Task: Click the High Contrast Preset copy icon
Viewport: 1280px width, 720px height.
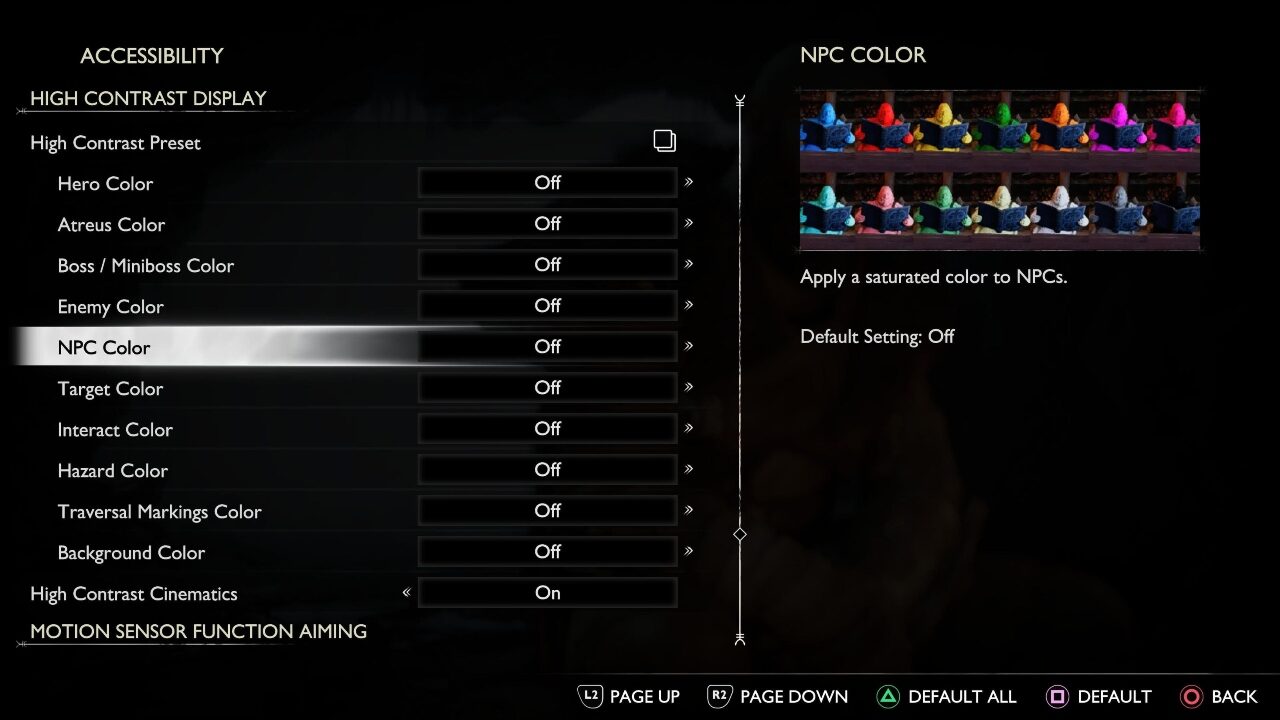Action: (x=665, y=141)
